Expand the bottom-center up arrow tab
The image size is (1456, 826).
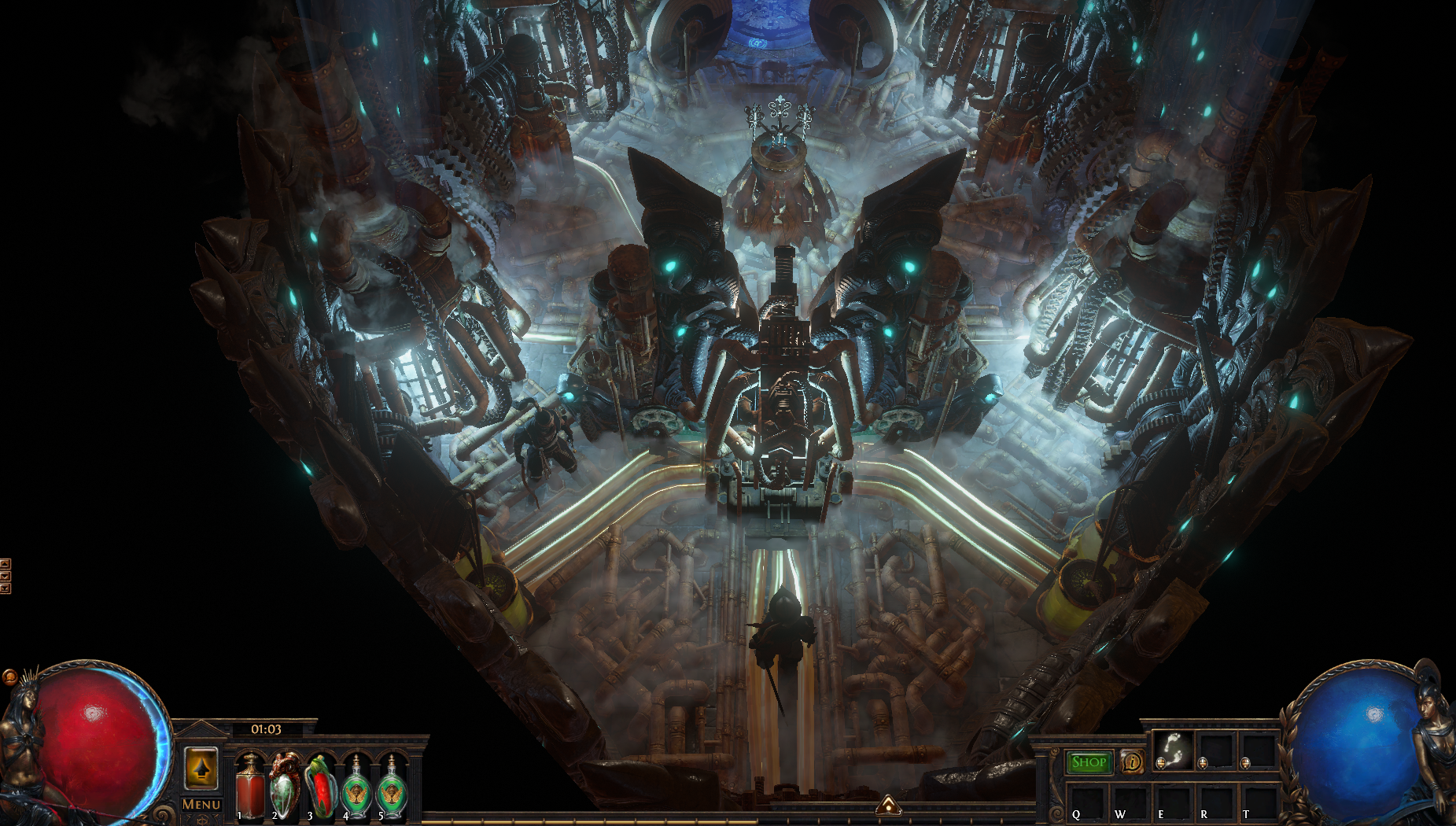(x=888, y=804)
